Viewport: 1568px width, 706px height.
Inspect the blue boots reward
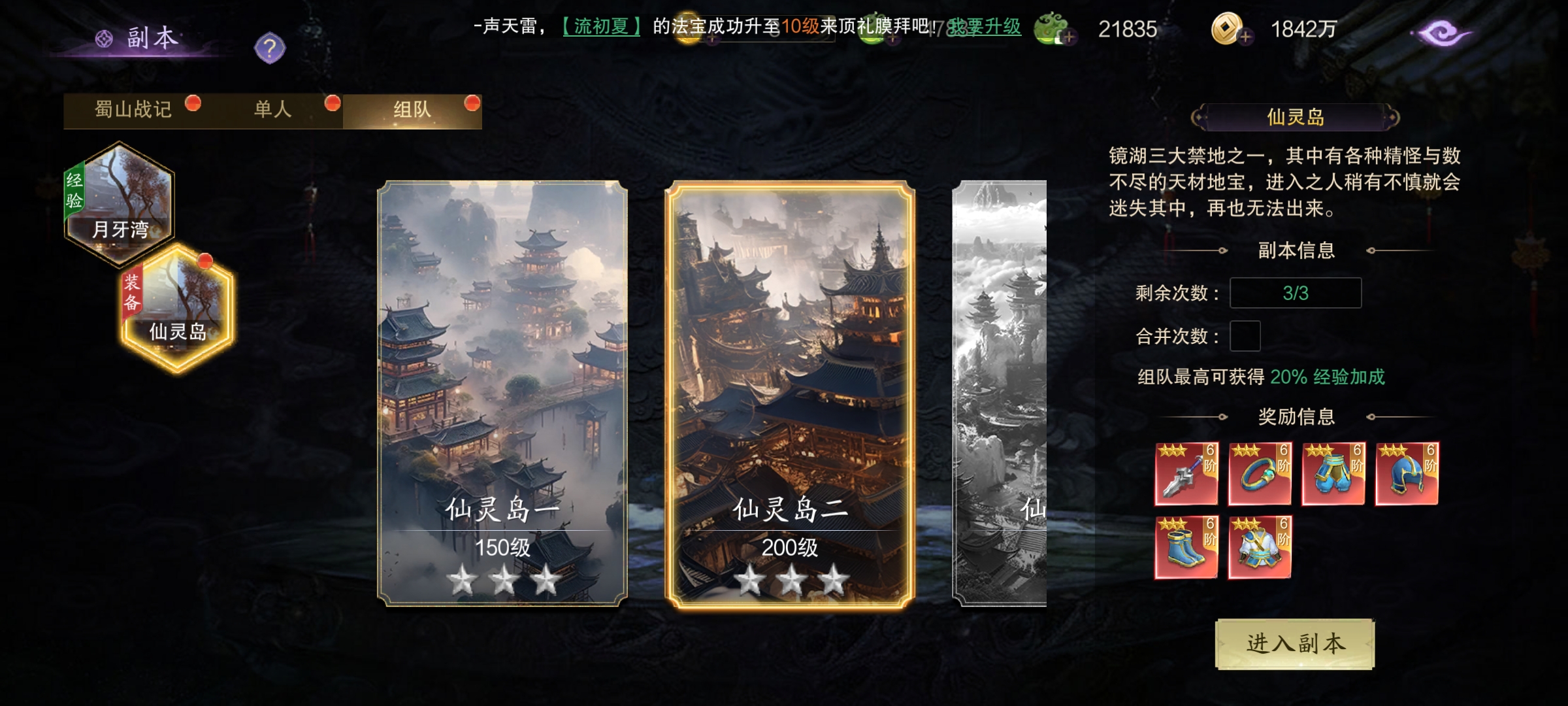1186,547
